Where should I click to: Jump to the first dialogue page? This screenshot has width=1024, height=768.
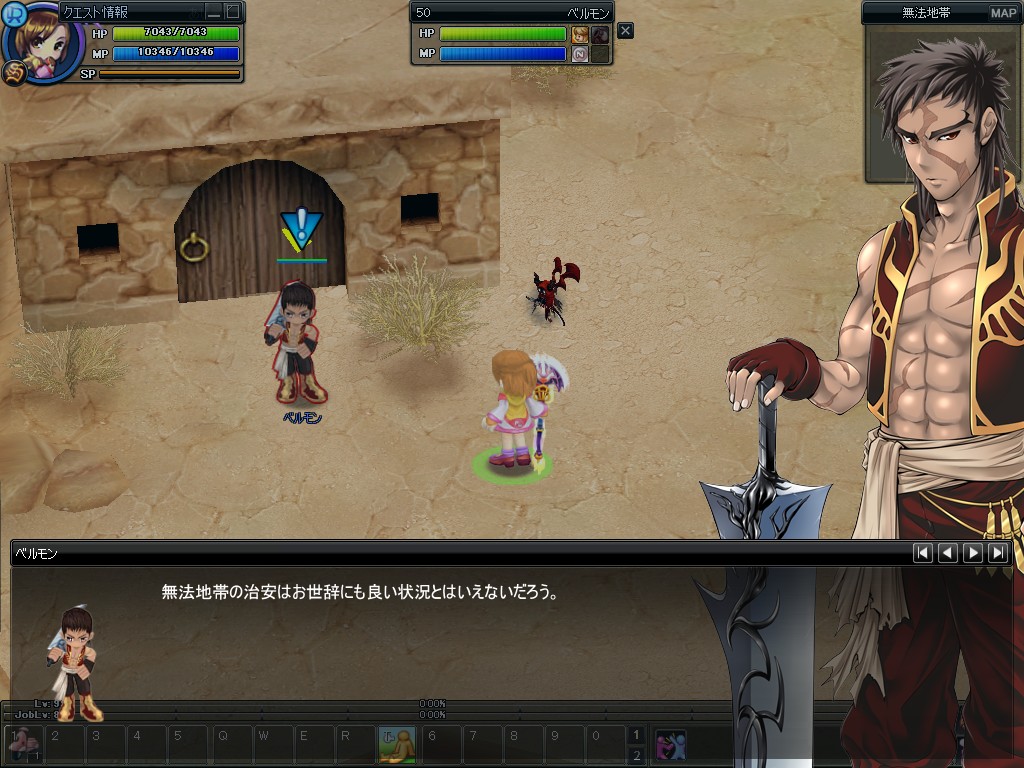[924, 552]
